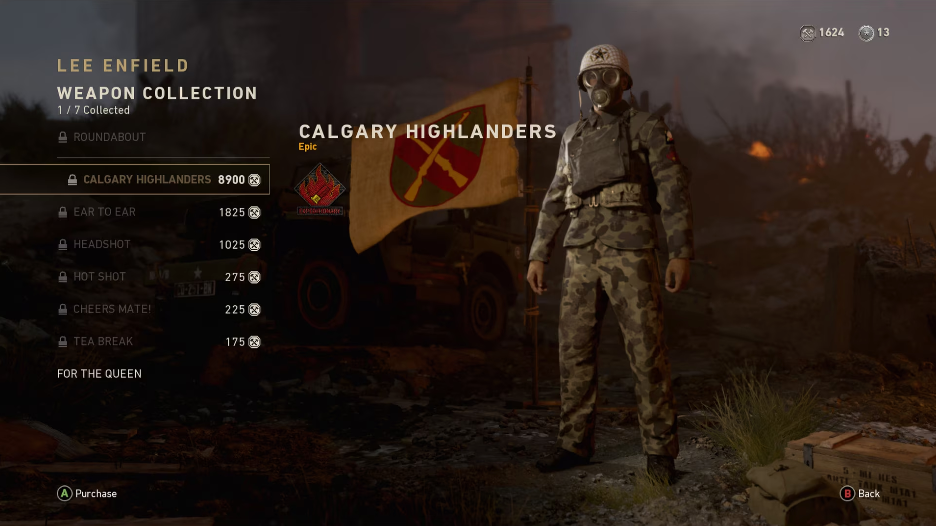Choose the Cheers Mate! variant
Screen dimensions: 936x526
point(112,309)
